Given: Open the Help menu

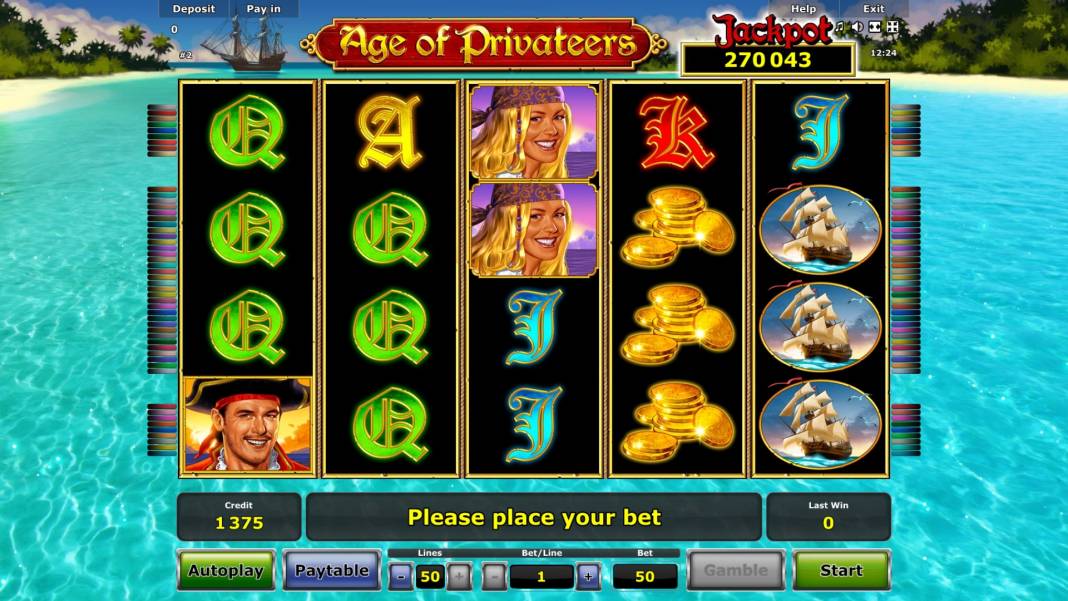Looking at the screenshot, I should (x=803, y=9).
